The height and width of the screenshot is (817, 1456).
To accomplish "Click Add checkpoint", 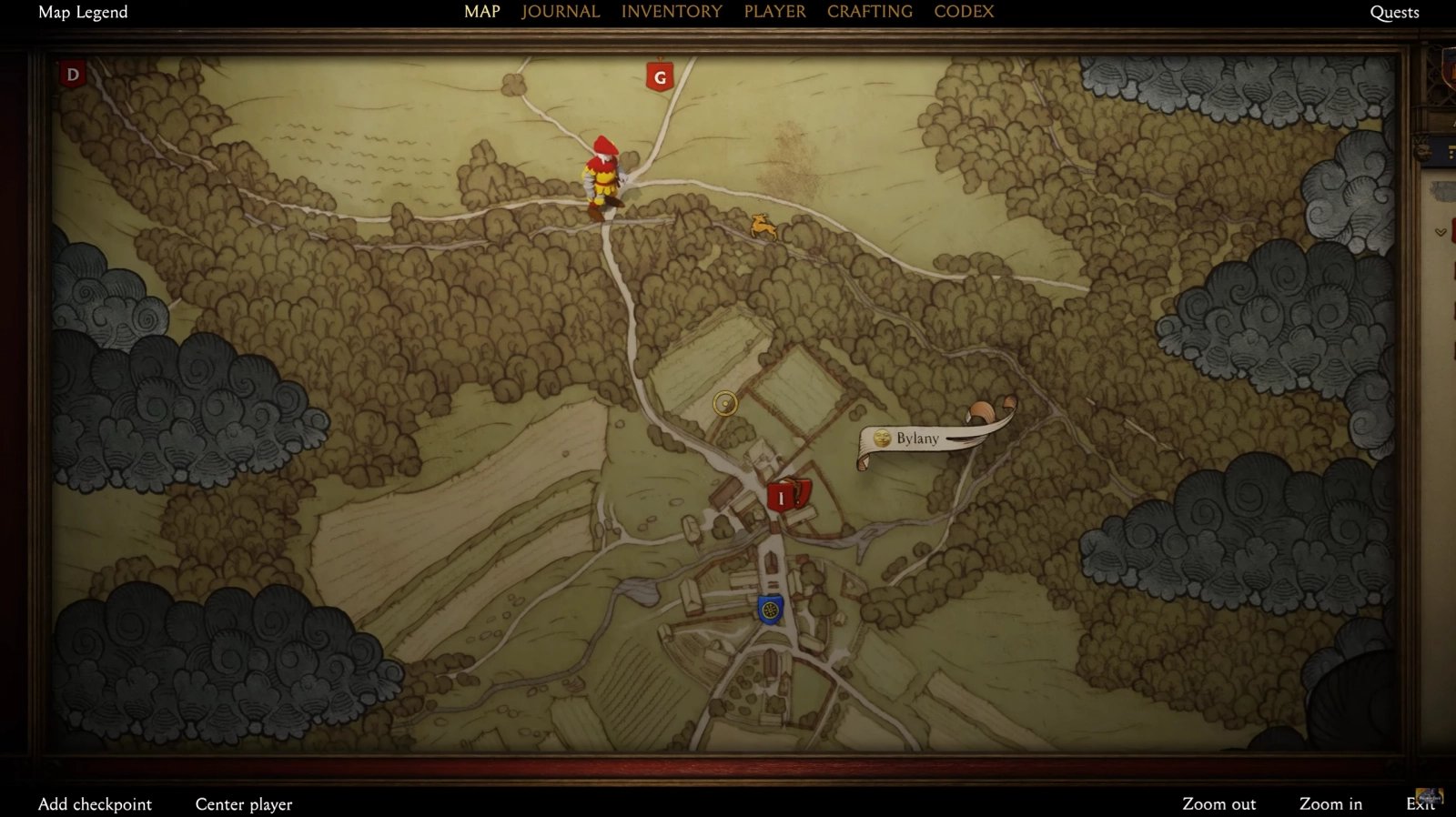I will point(96,804).
